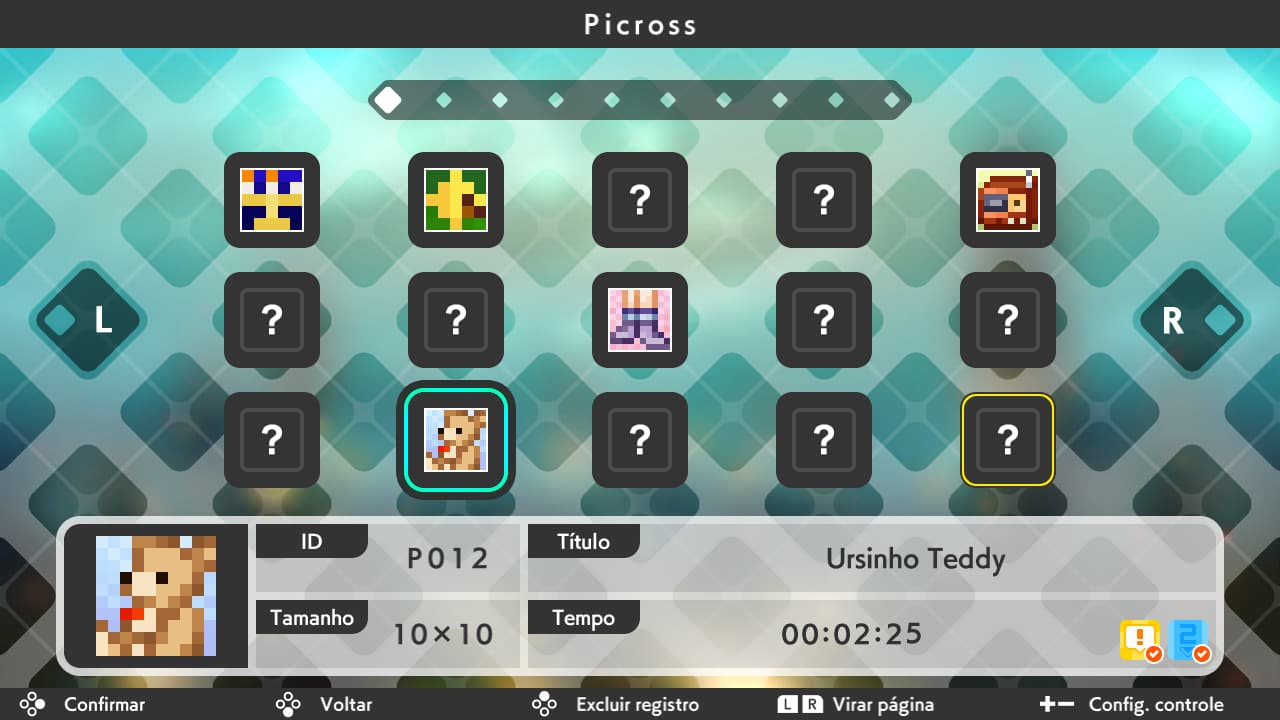This screenshot has height=720, width=1280.
Task: Open the pants puzzle thumbnail middle row
Action: [x=639, y=321]
